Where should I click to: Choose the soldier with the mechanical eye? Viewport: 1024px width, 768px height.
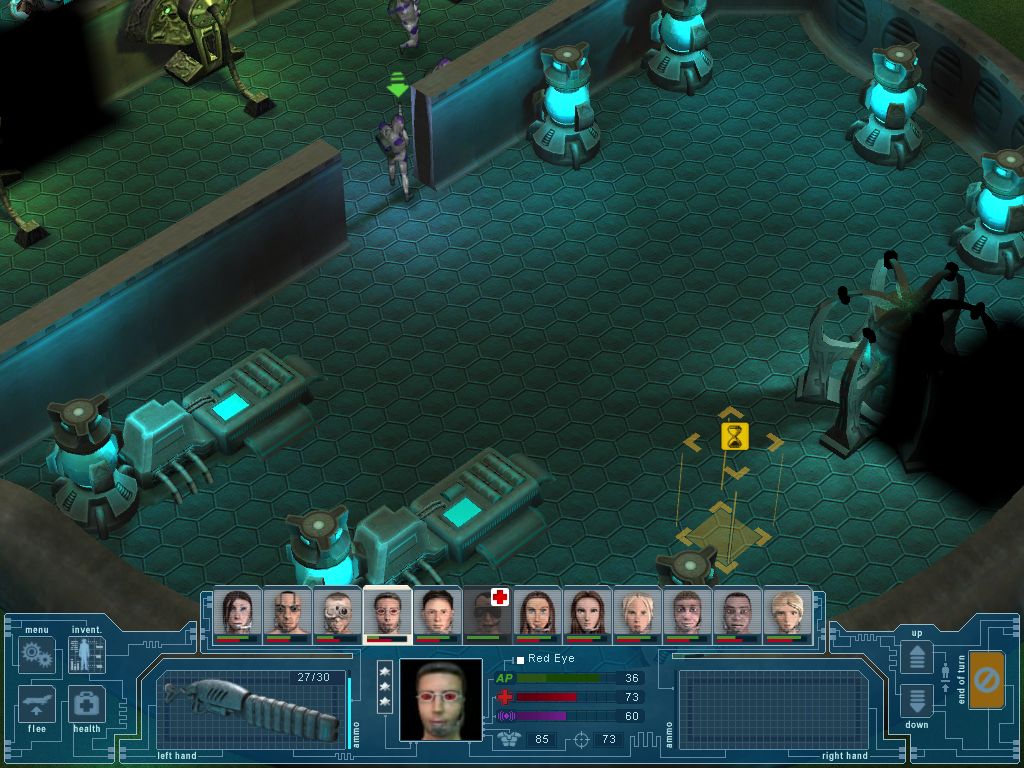[x=337, y=612]
